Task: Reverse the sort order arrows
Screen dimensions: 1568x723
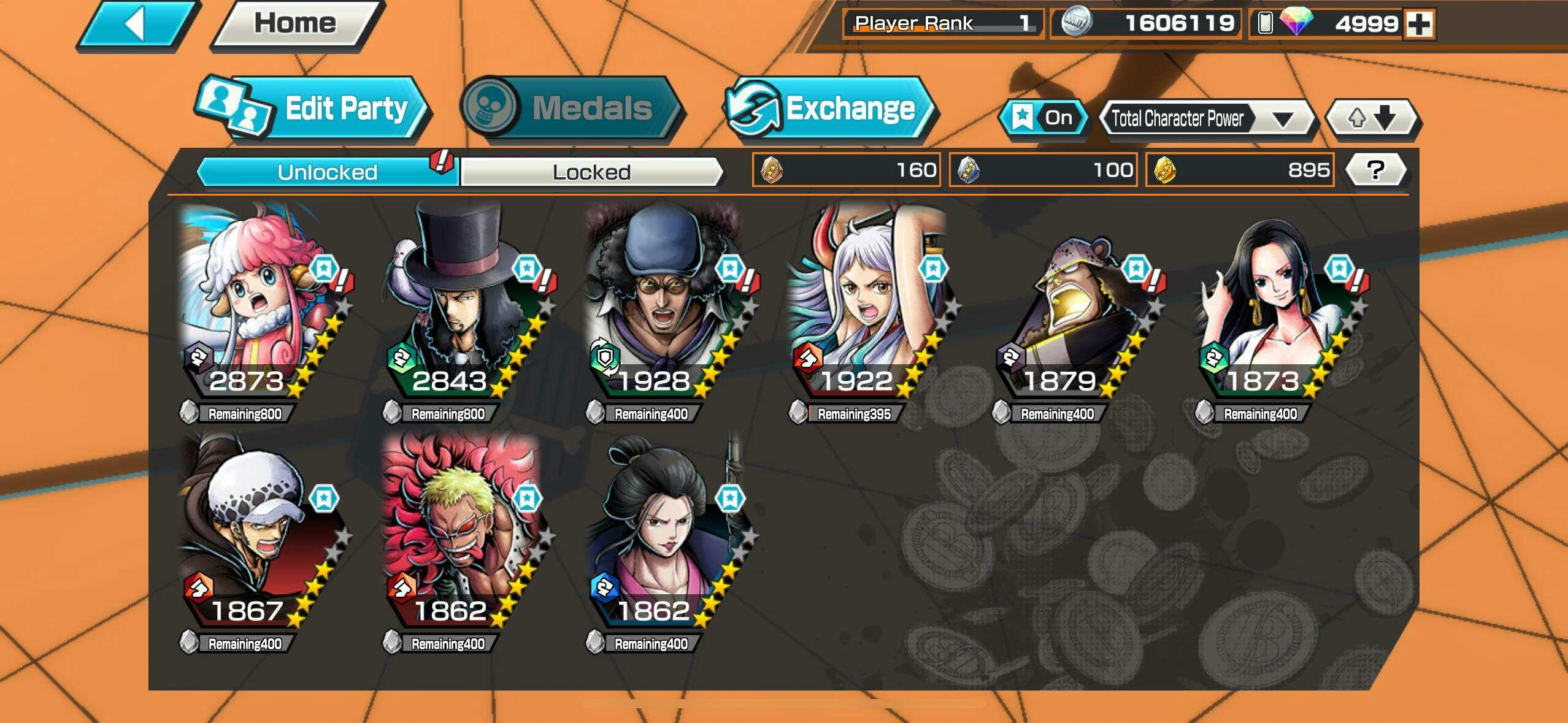Action: [1372, 118]
